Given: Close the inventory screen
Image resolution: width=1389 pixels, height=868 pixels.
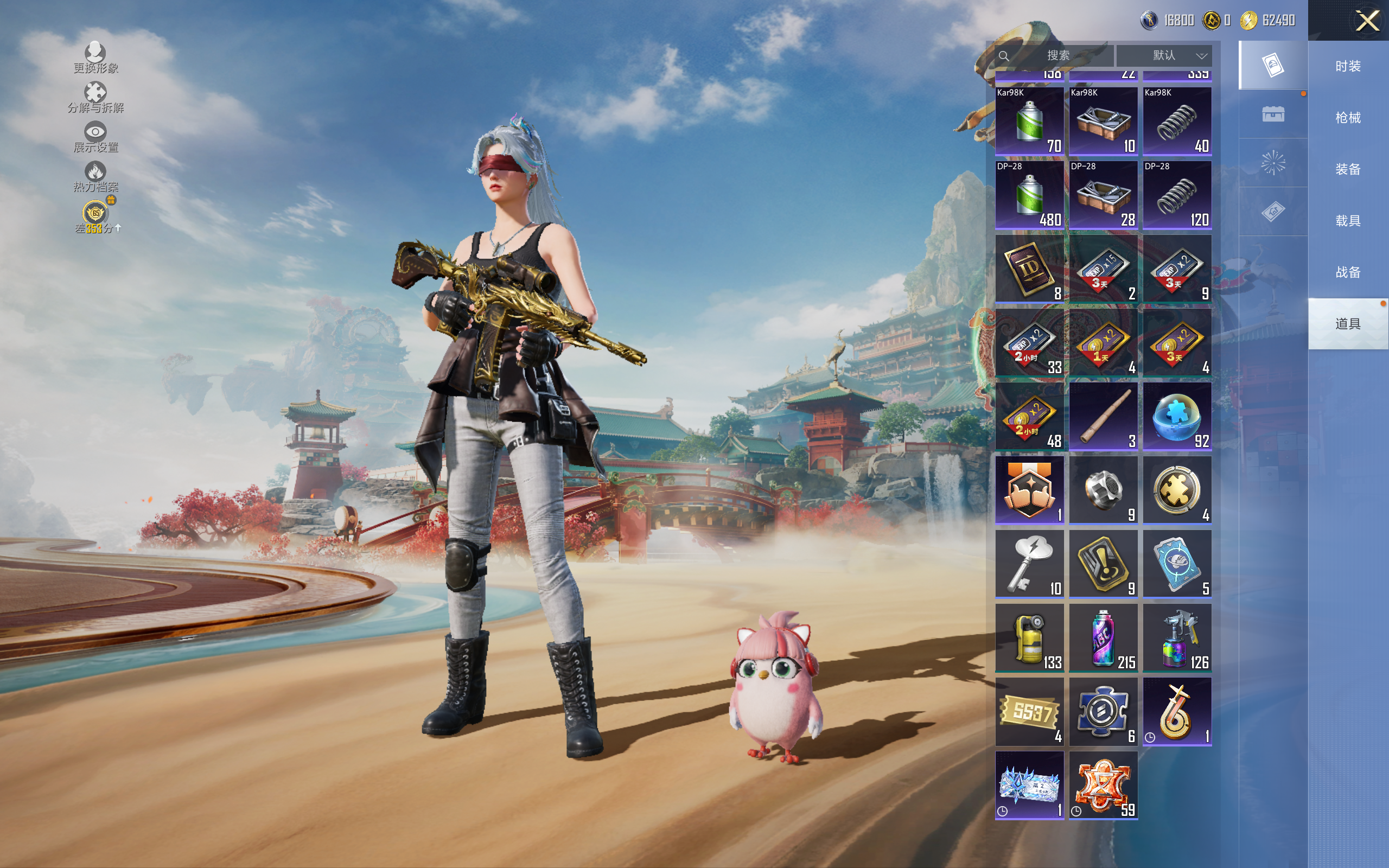Looking at the screenshot, I should pos(1367,21).
